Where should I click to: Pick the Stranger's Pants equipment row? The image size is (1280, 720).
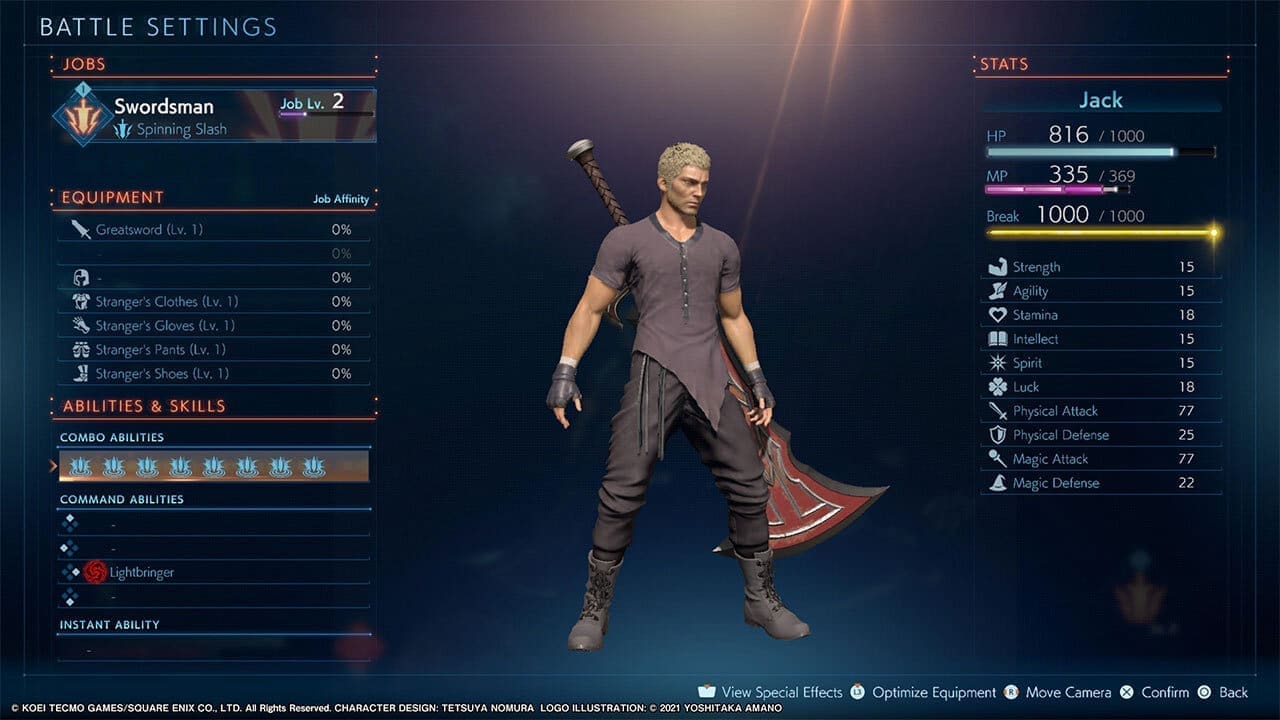(213, 350)
